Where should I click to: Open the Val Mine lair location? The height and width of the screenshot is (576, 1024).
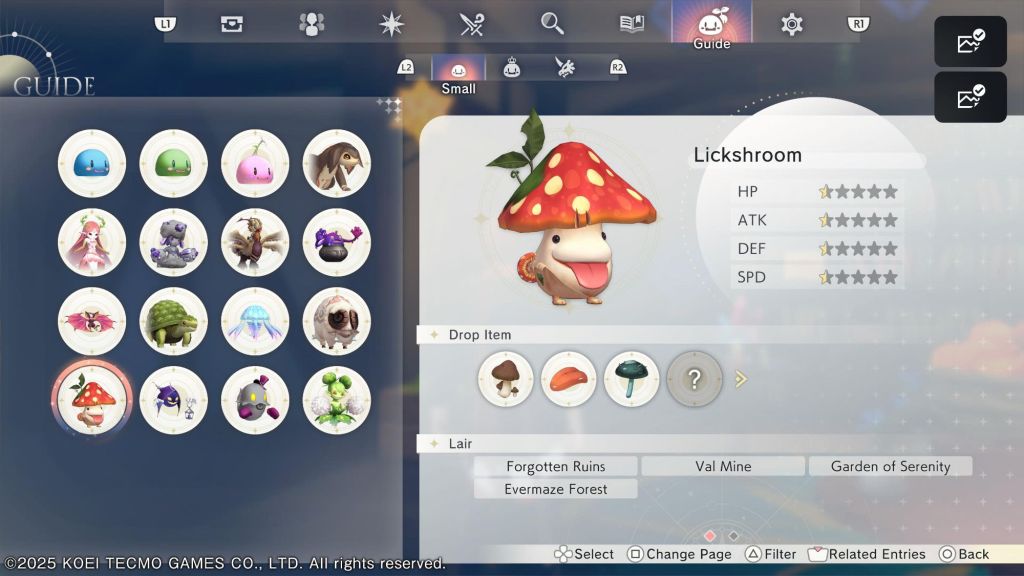coord(723,466)
